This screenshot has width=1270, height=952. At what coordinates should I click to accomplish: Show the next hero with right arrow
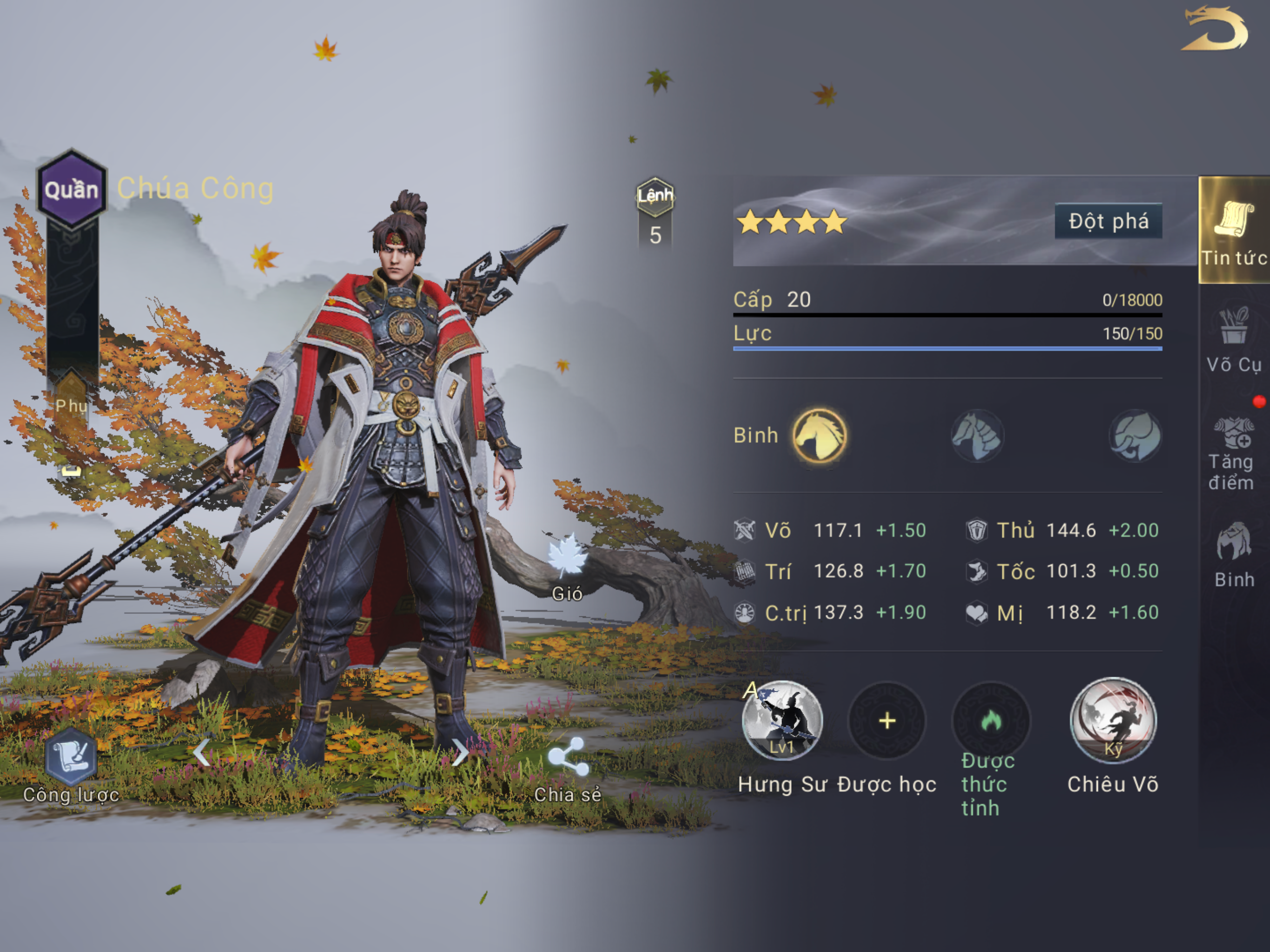(459, 752)
